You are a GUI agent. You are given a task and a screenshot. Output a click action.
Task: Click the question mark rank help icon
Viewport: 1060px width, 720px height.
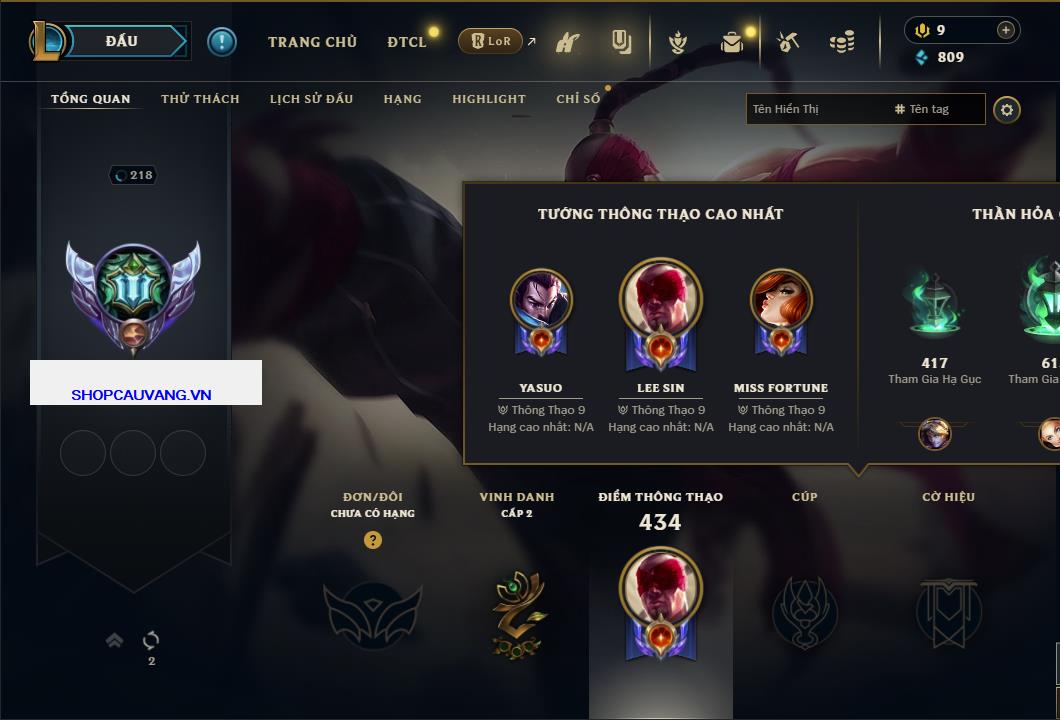point(373,540)
